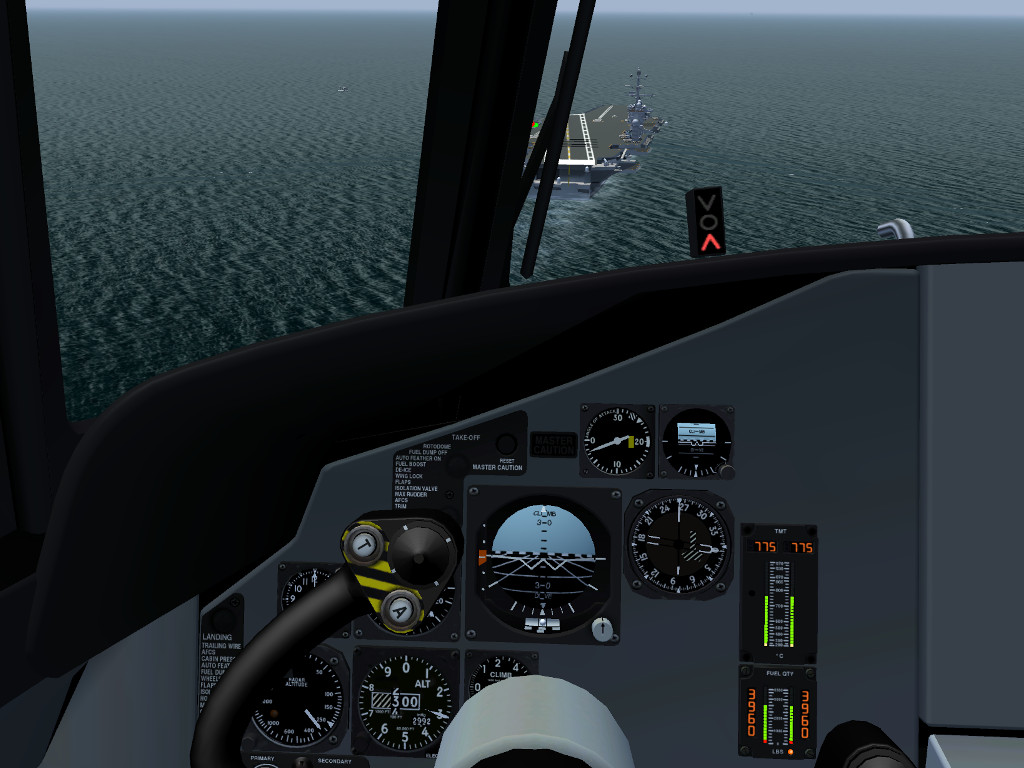
Task: Adjust the standby attitude indicator knob
Action: 727,470
